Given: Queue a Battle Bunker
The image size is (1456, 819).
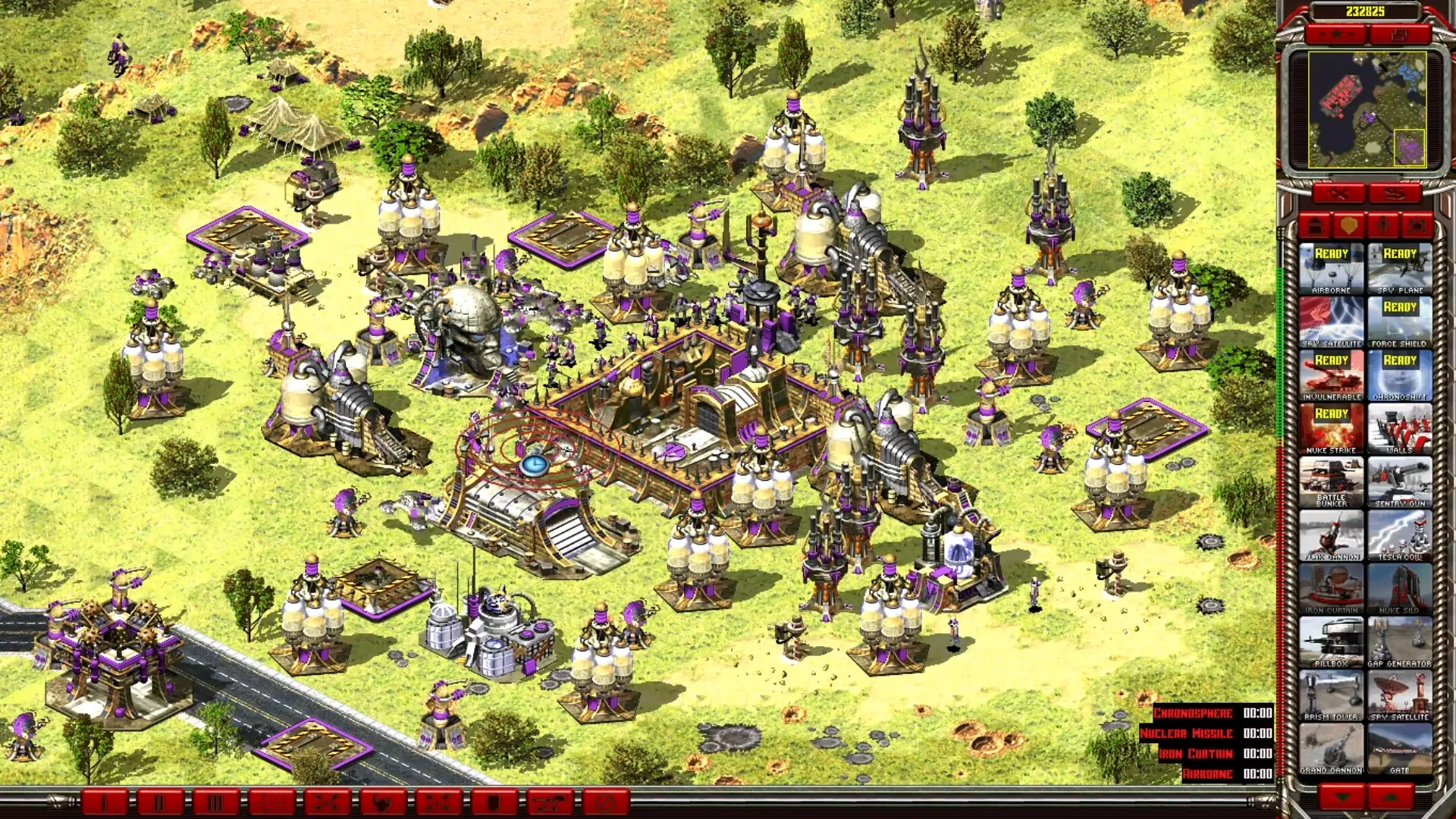Looking at the screenshot, I should (1331, 482).
